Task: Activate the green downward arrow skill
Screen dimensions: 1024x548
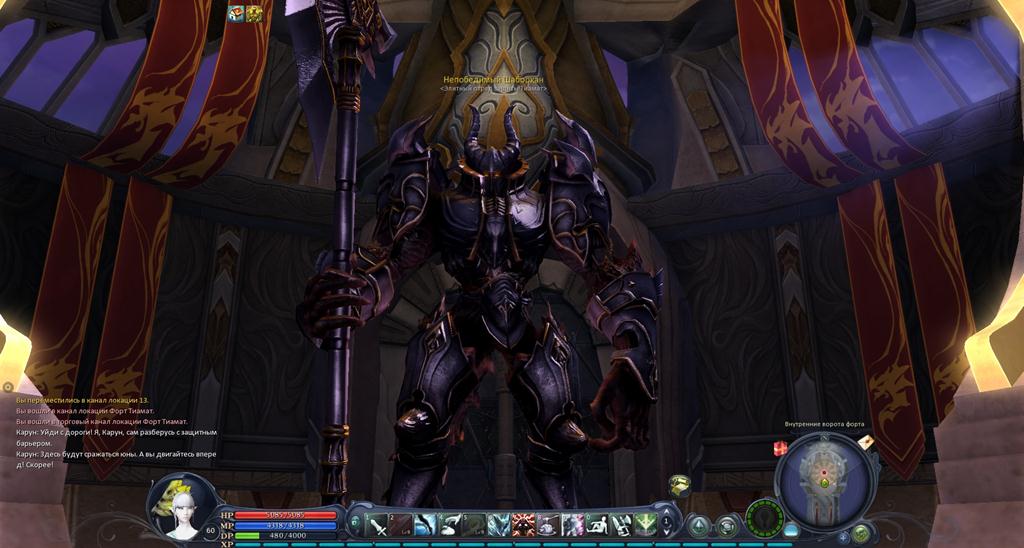Action: pos(645,525)
